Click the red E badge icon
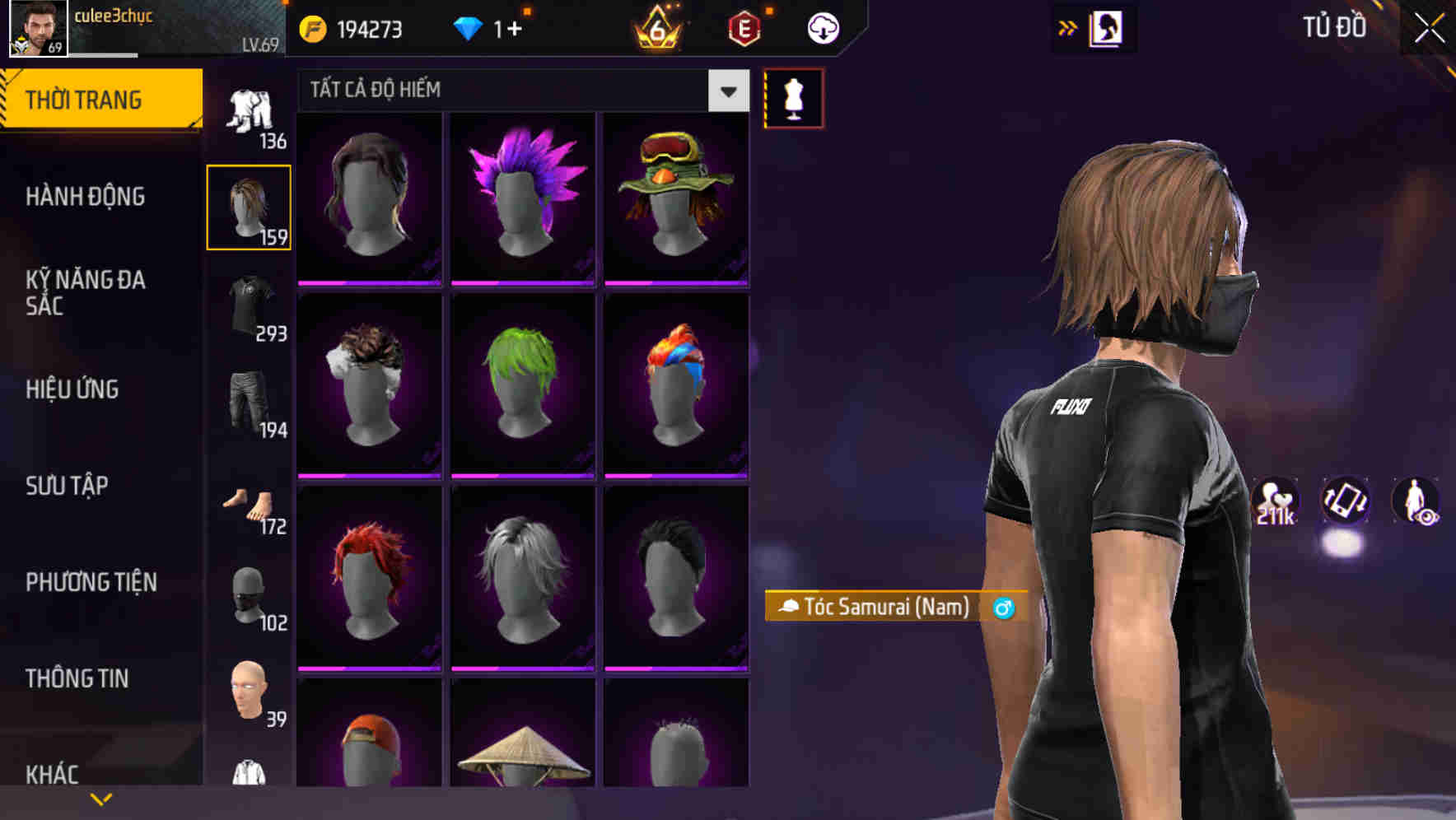This screenshot has width=1456, height=820. click(744, 27)
